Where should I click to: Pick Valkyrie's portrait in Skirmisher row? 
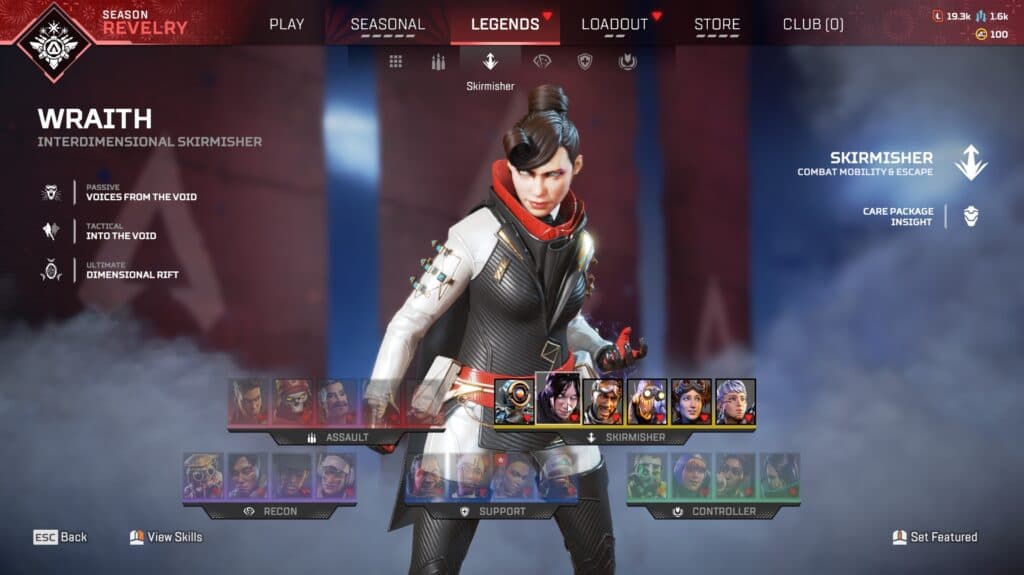[735, 402]
